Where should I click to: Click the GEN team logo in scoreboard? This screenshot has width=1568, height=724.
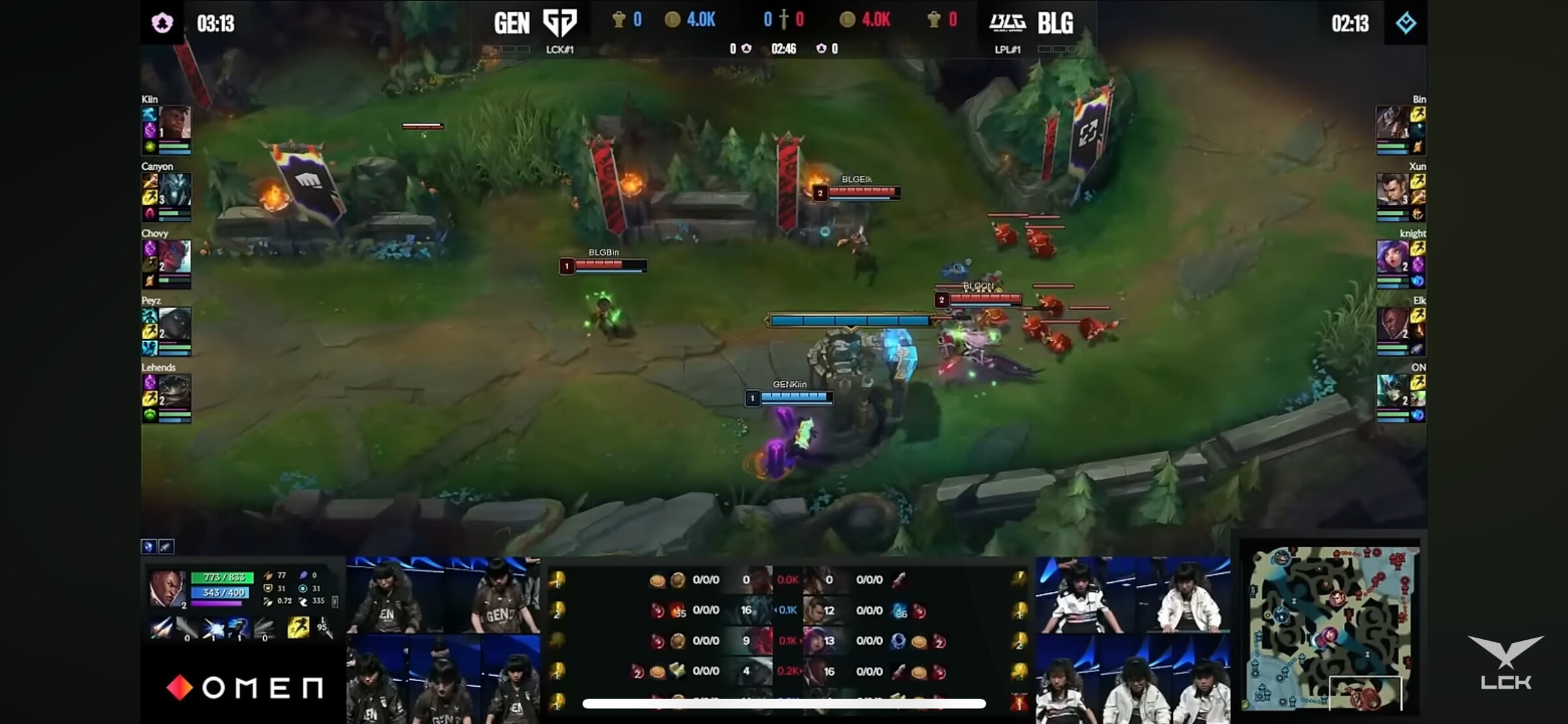[x=560, y=23]
